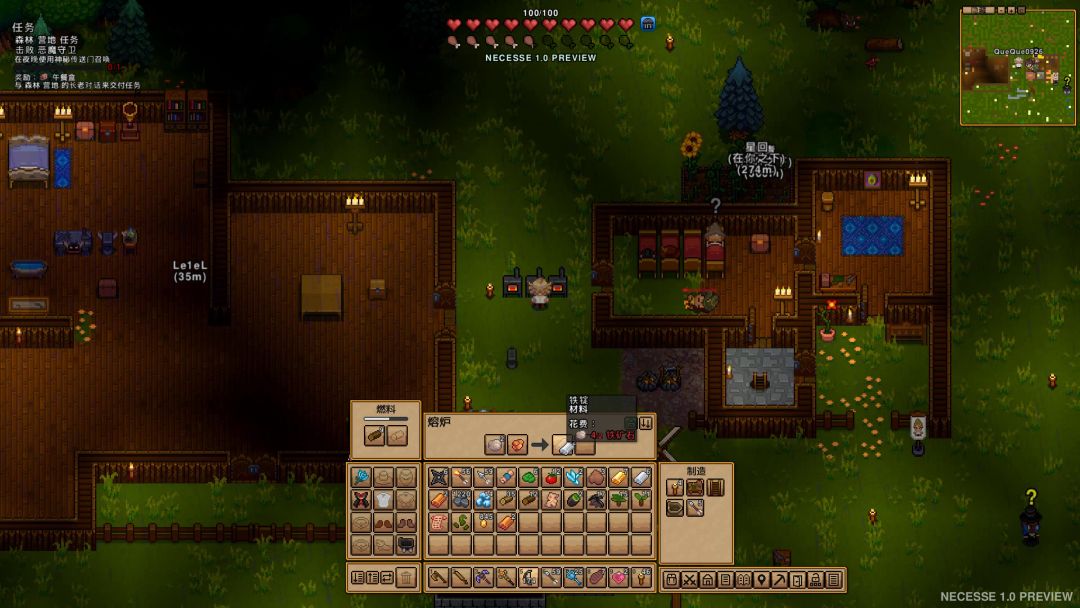Screen dimensions: 1080x608
Task: Select the purple pickaxe hotbar slot
Action: 484,577
